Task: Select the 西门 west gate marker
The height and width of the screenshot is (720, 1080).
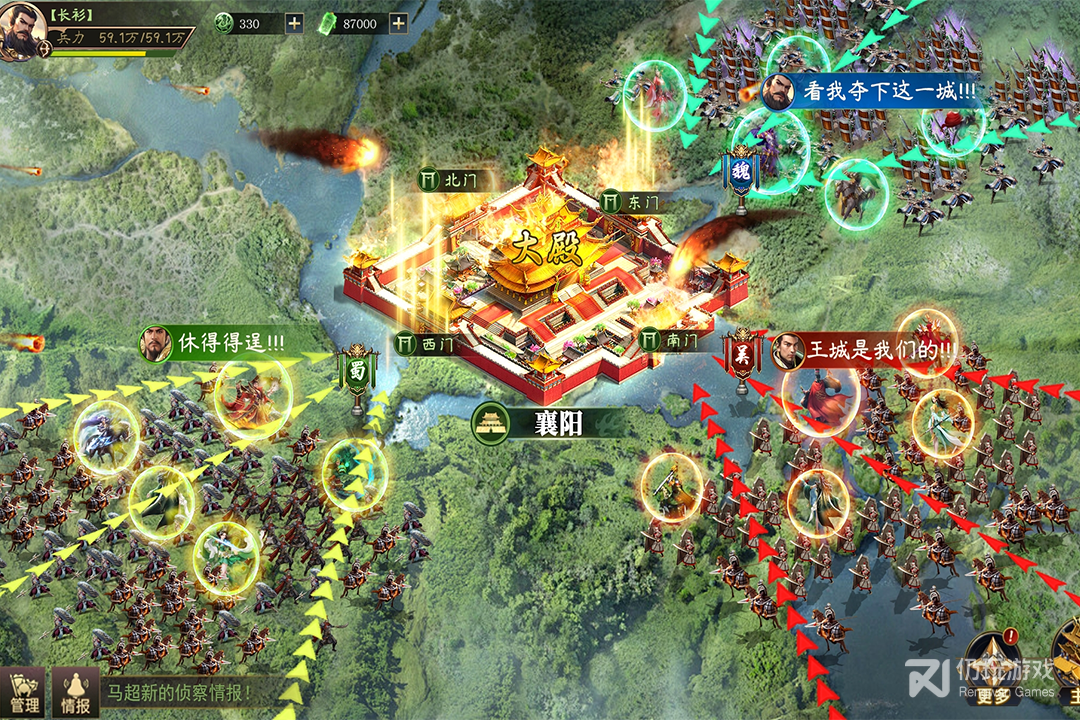Action: (x=422, y=343)
